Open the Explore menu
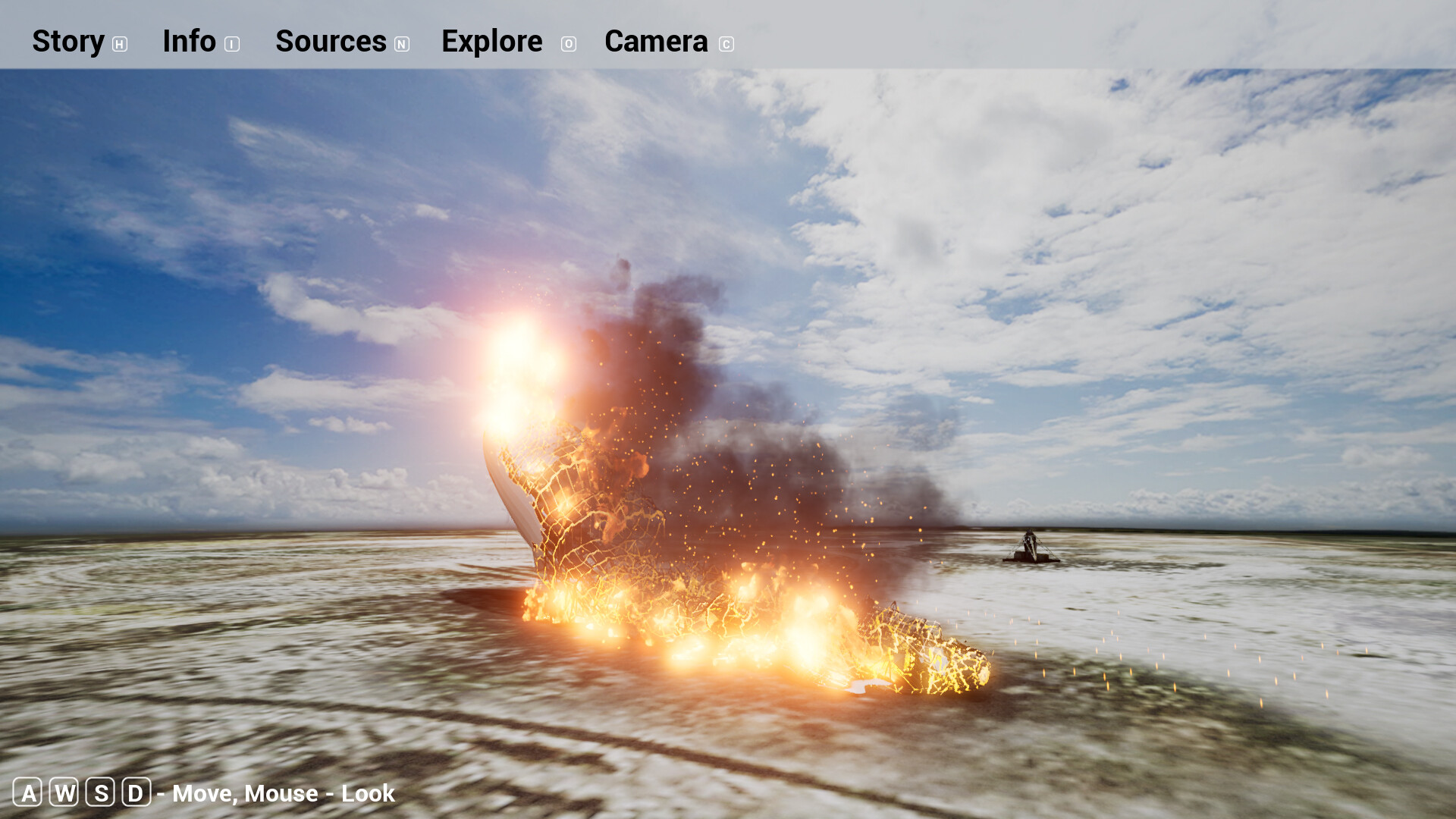Viewport: 1456px width, 819px height. [491, 42]
